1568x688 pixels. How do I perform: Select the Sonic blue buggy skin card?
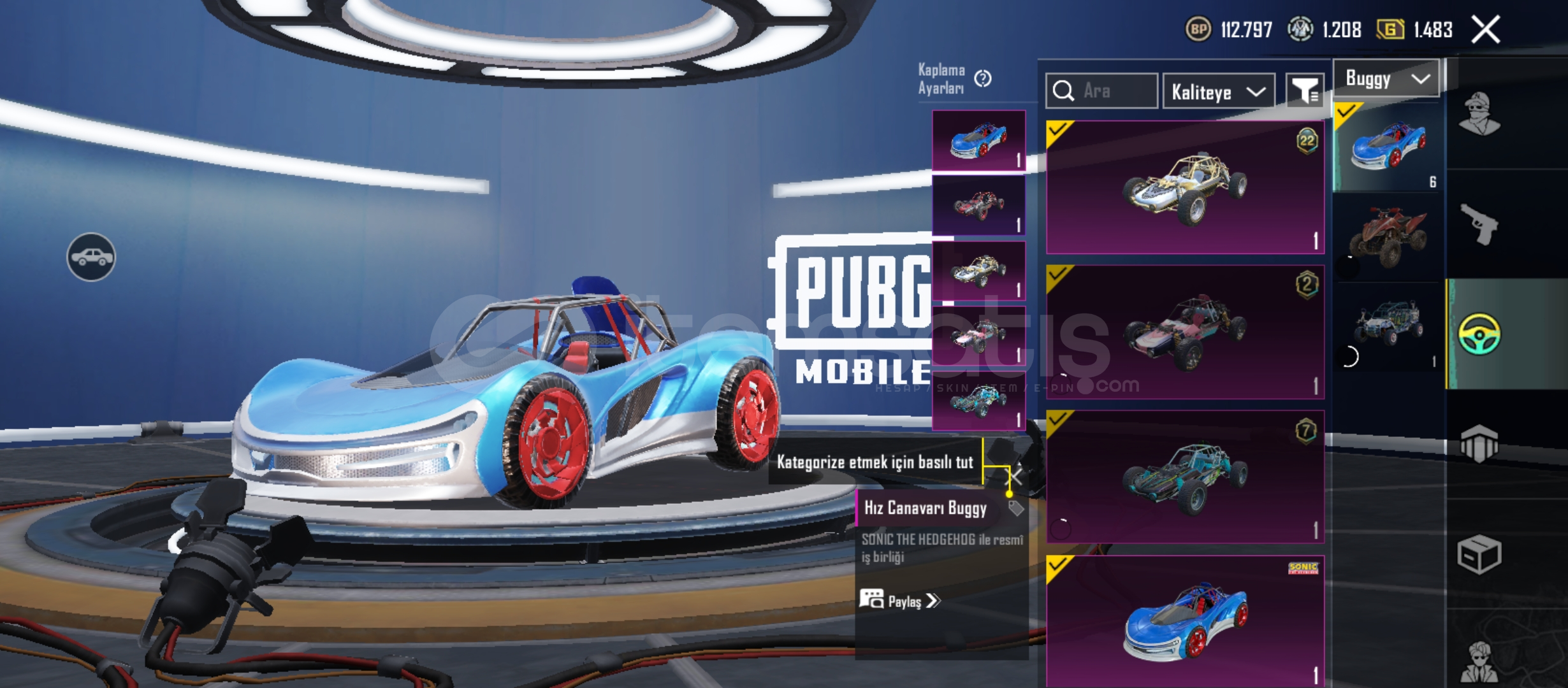[x=1185, y=621]
